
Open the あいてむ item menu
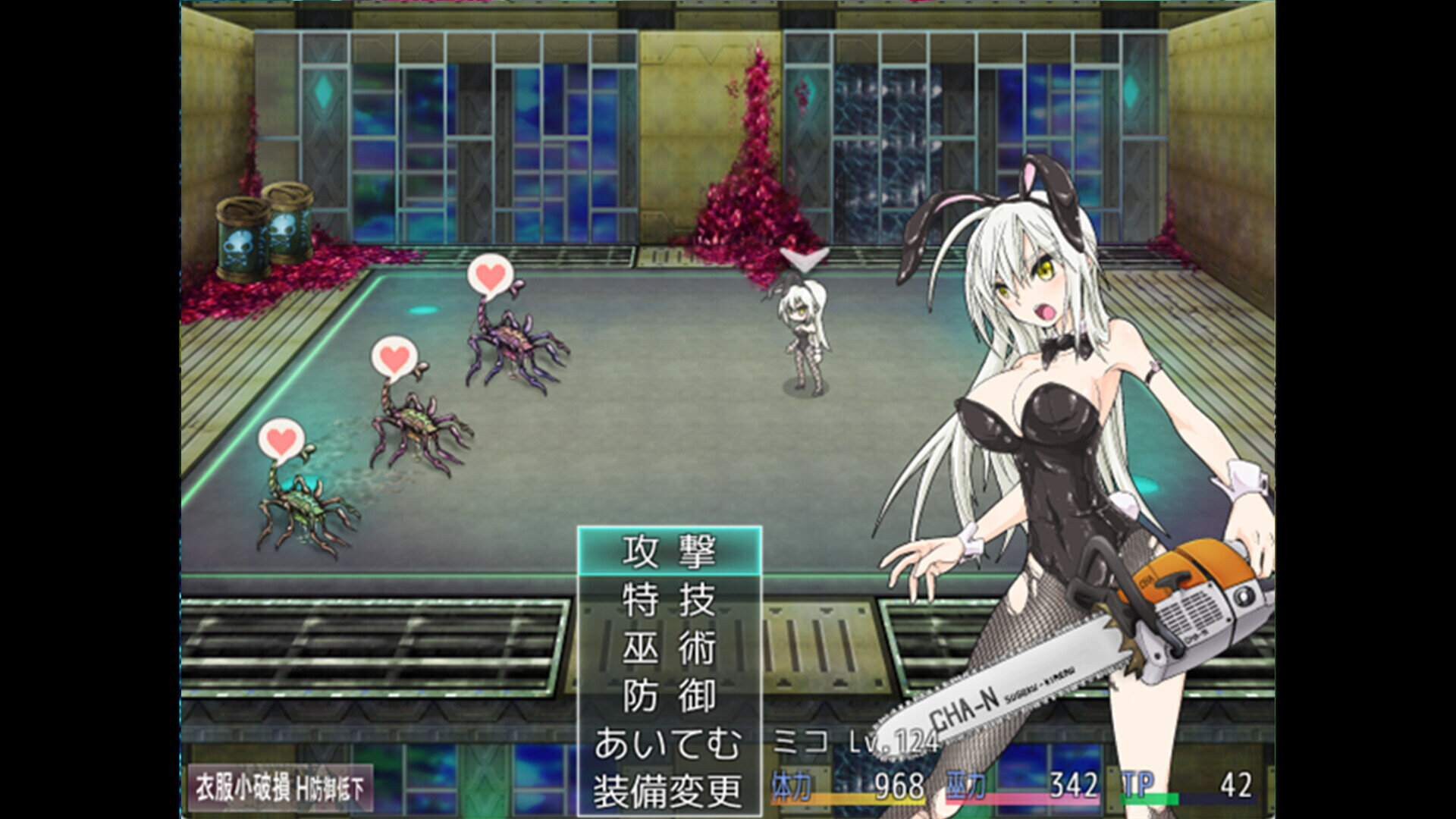click(667, 744)
